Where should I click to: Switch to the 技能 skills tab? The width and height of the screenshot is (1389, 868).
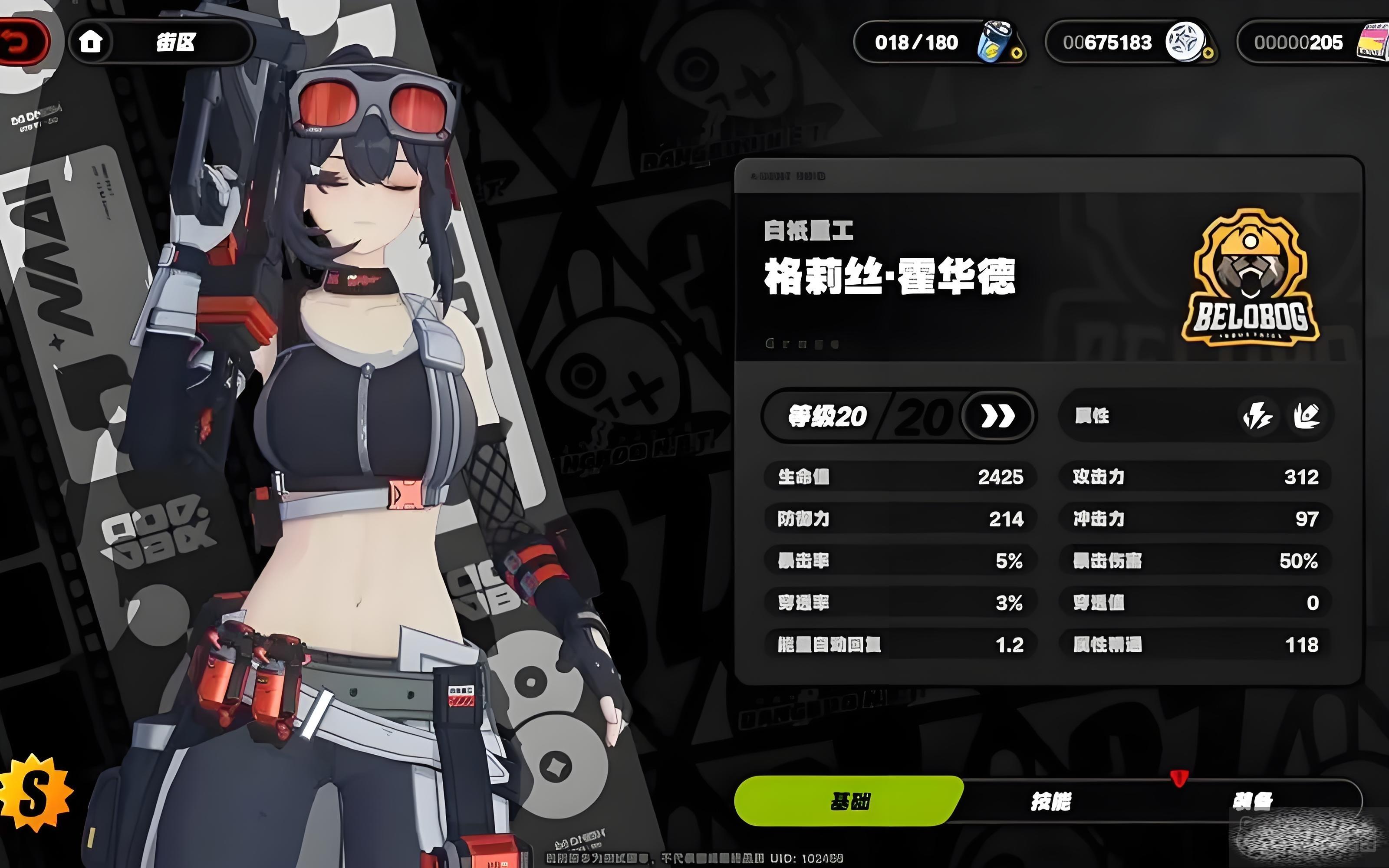tap(1050, 802)
